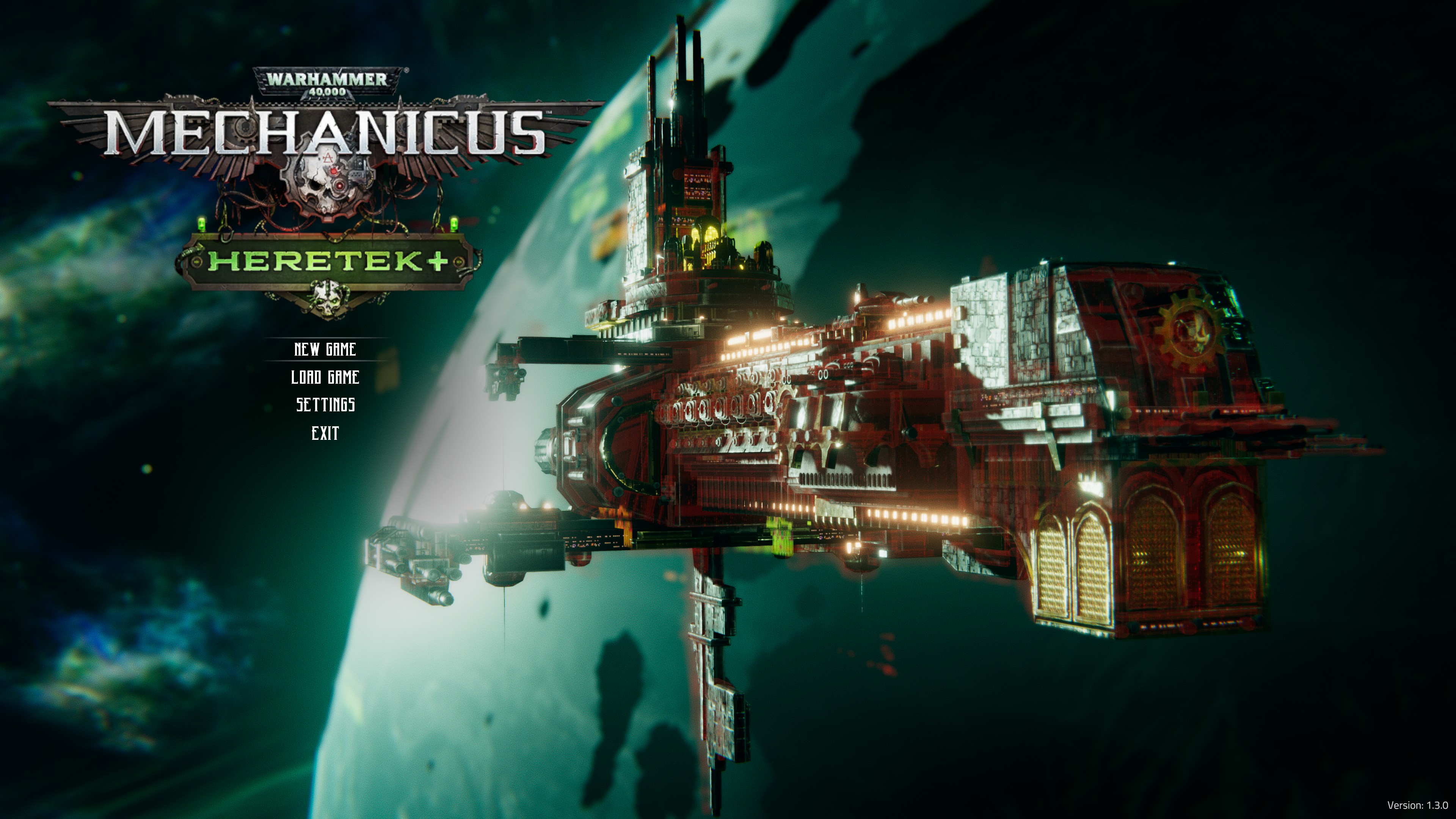This screenshot has width=1456, height=819.
Task: Open the Load Game menu
Action: [325, 377]
